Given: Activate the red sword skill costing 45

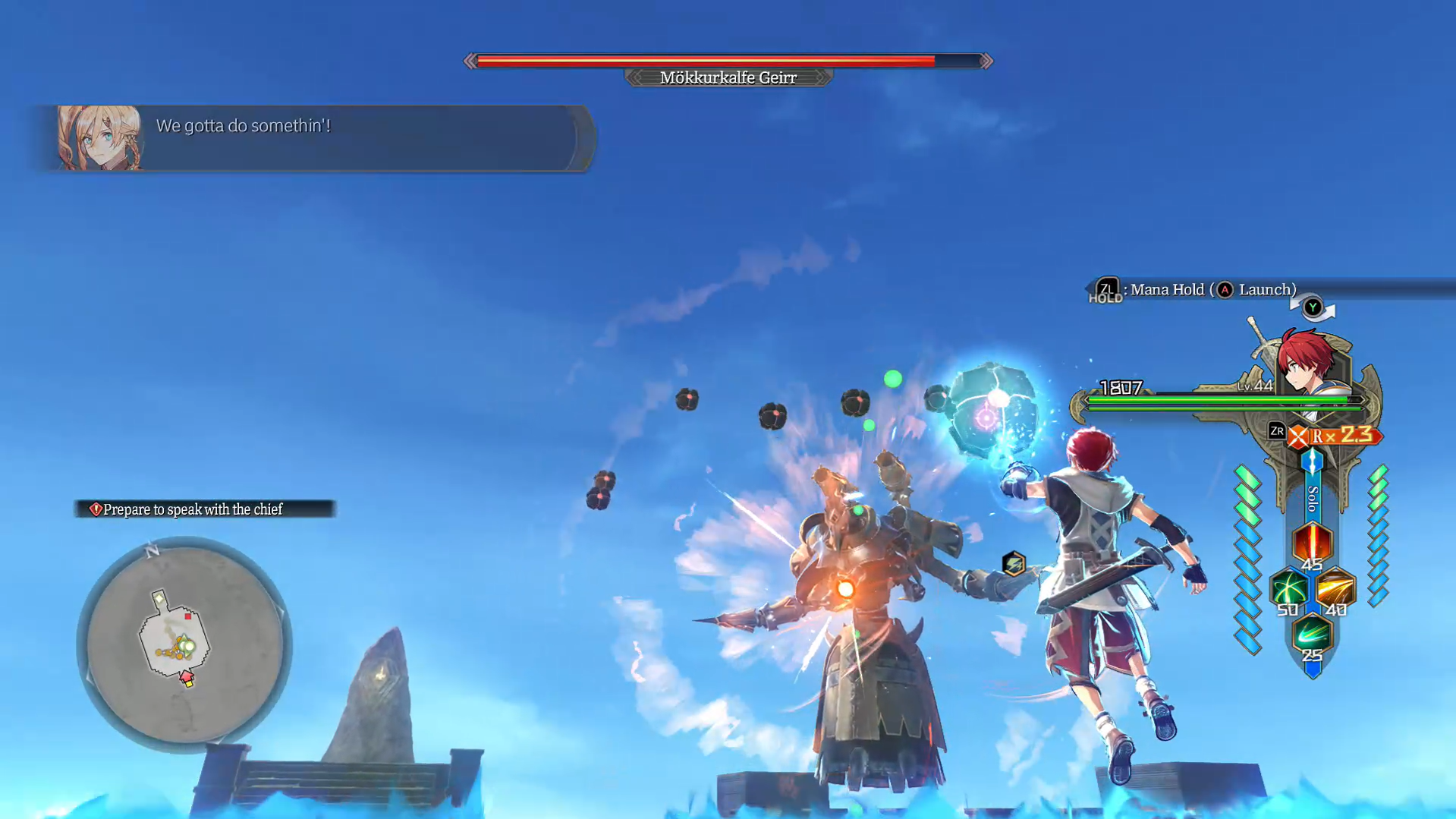Looking at the screenshot, I should click(1312, 543).
